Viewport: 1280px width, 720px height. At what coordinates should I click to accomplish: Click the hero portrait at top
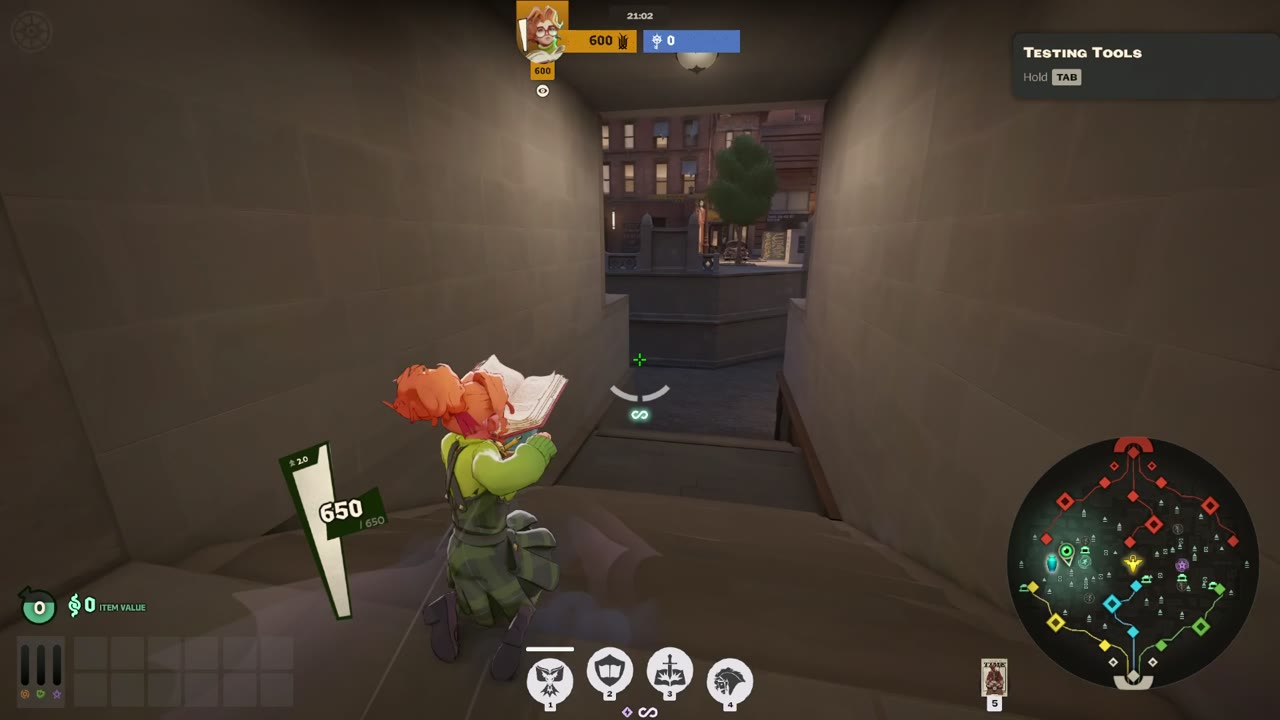(542, 32)
